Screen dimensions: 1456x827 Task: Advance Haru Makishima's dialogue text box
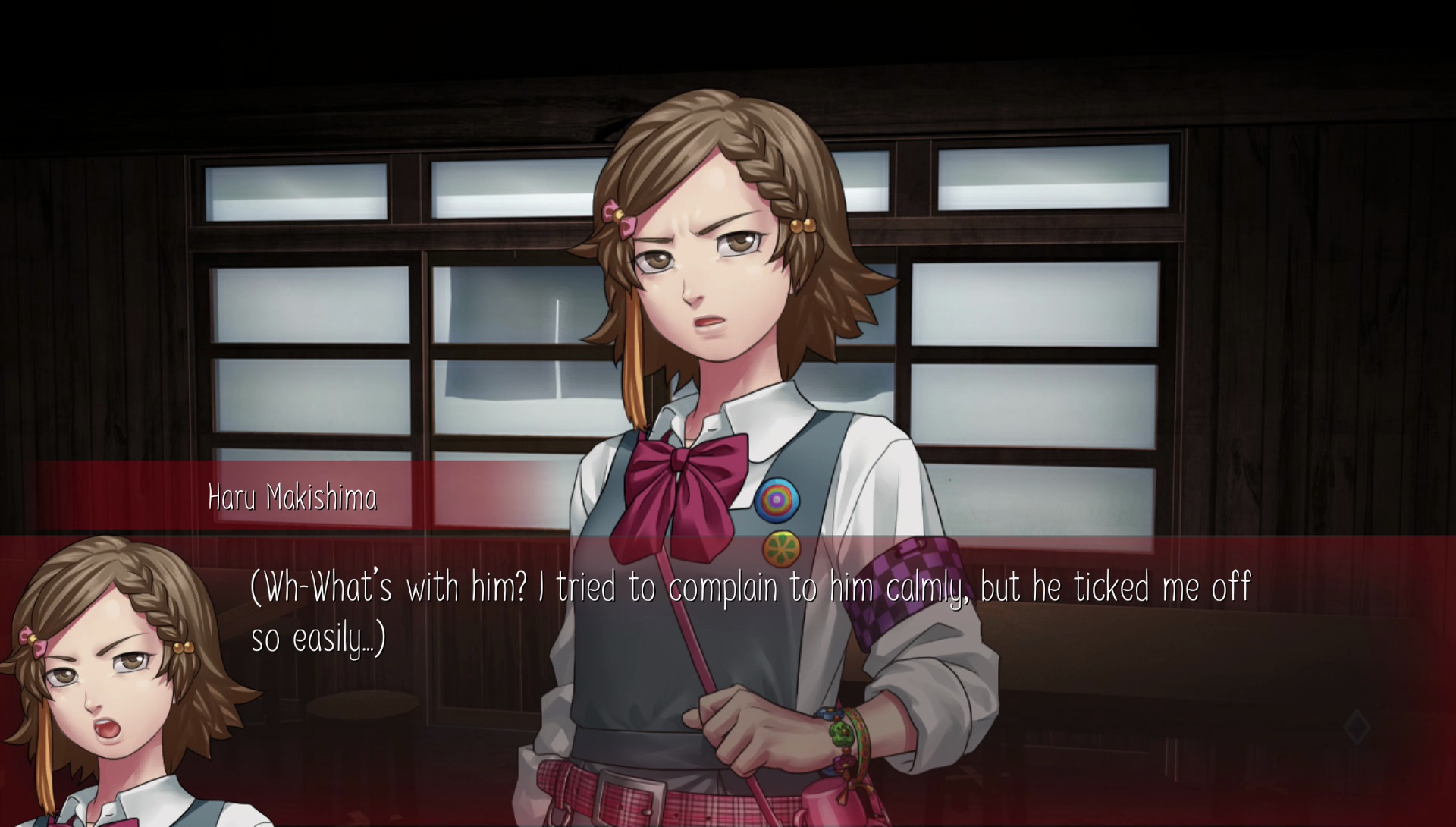(749, 613)
